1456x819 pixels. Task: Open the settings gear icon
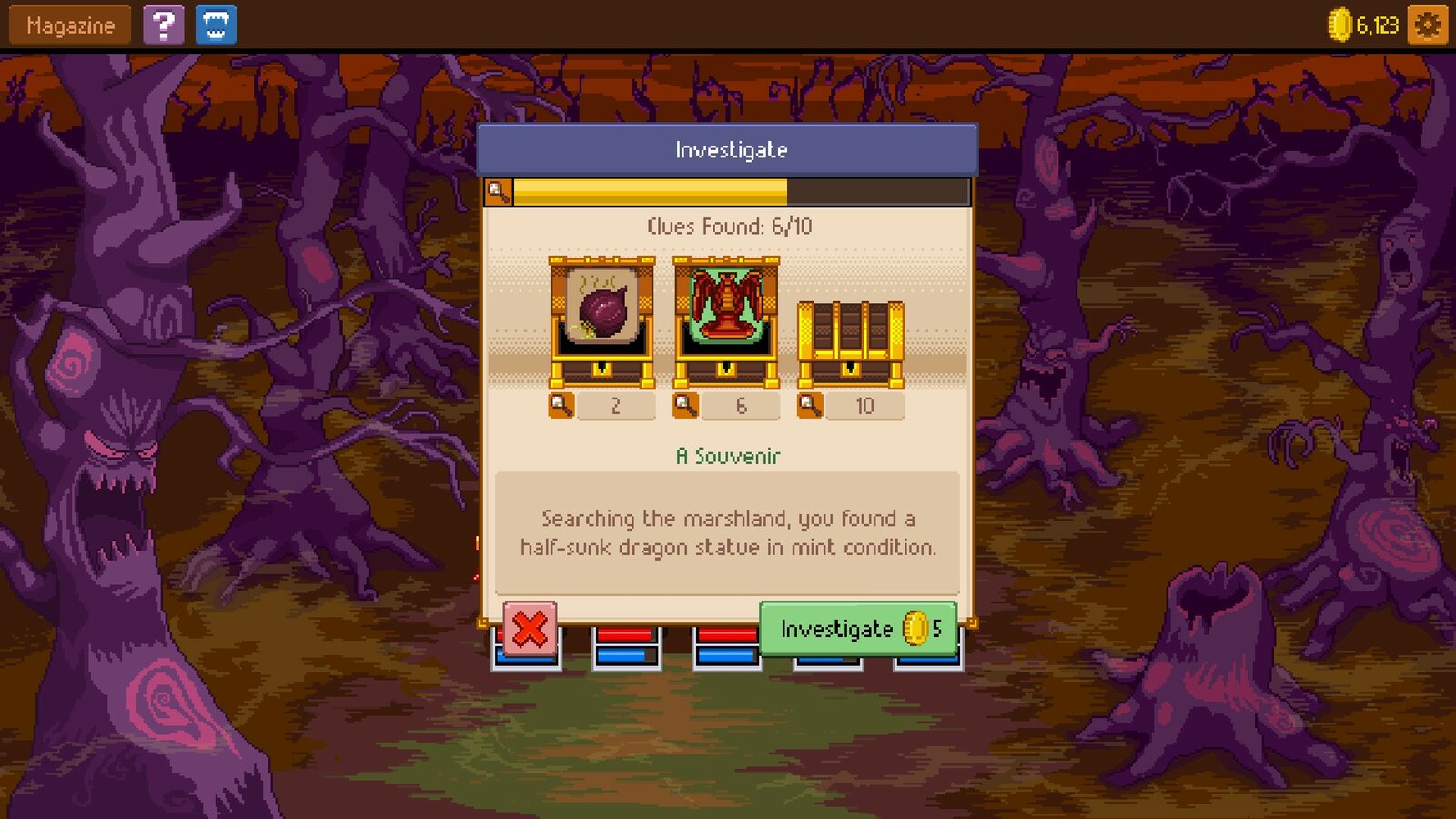click(x=1426, y=25)
